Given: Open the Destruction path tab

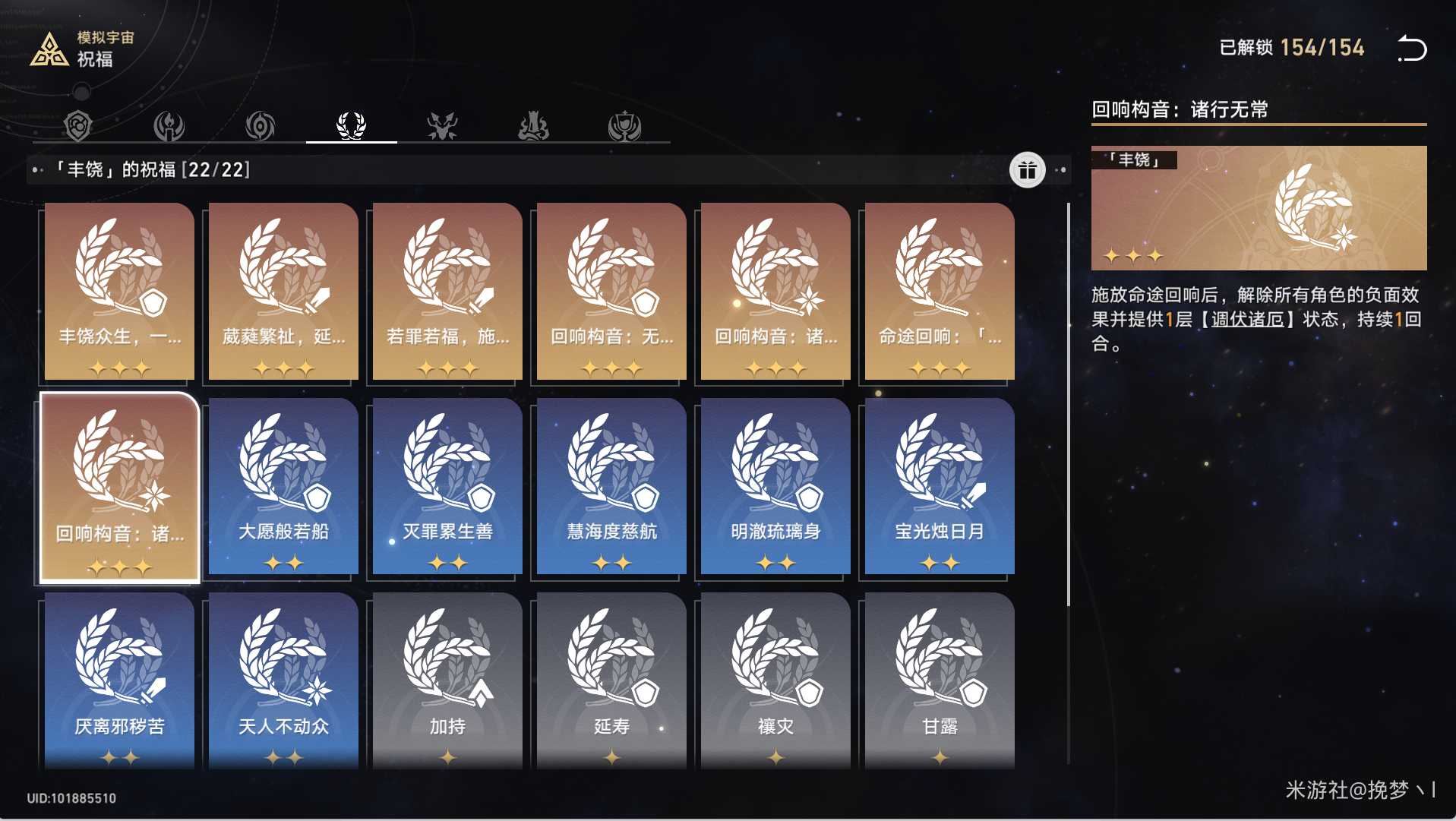Looking at the screenshot, I should click(533, 125).
